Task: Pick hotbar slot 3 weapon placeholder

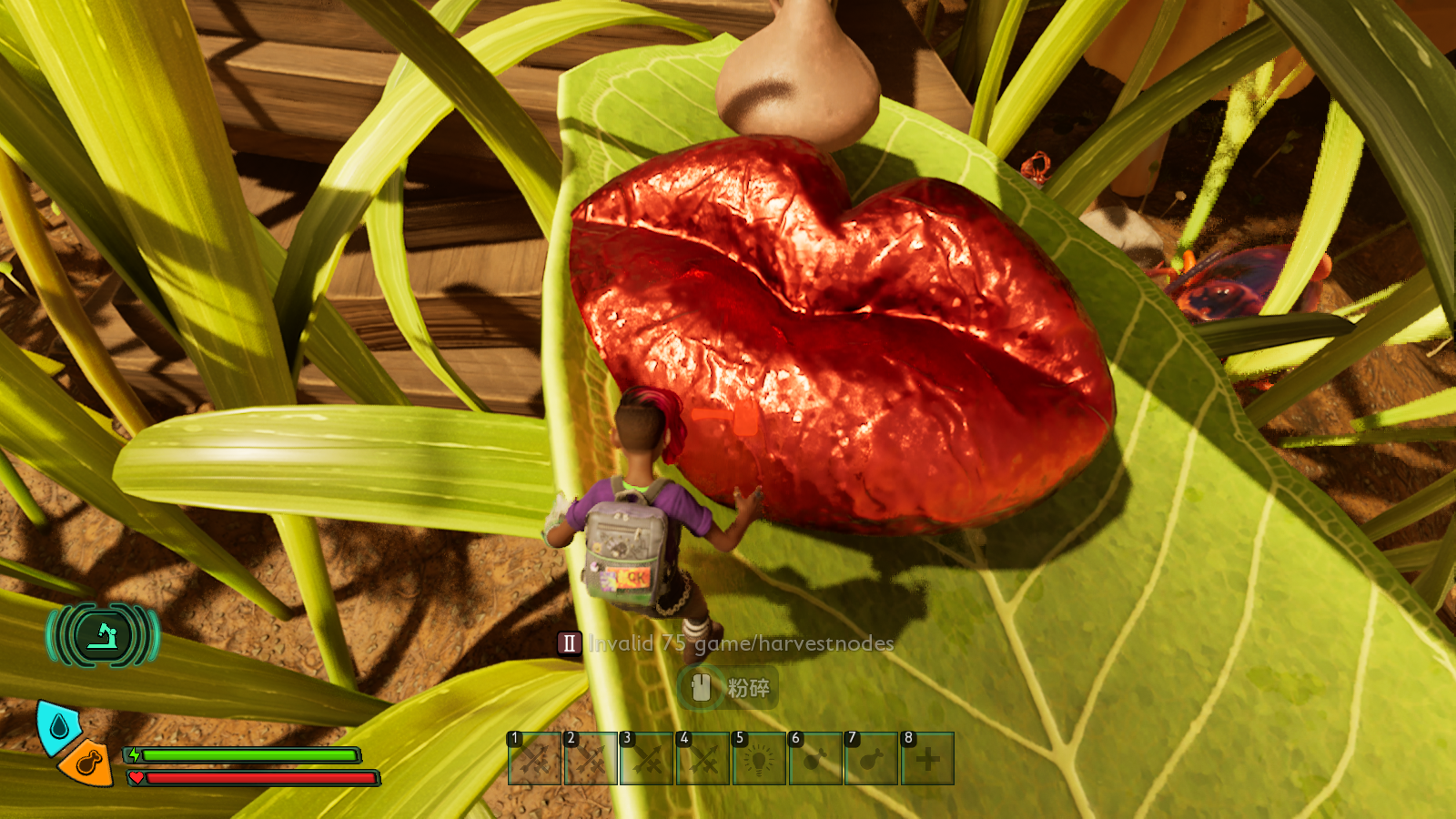Action: pos(646,759)
